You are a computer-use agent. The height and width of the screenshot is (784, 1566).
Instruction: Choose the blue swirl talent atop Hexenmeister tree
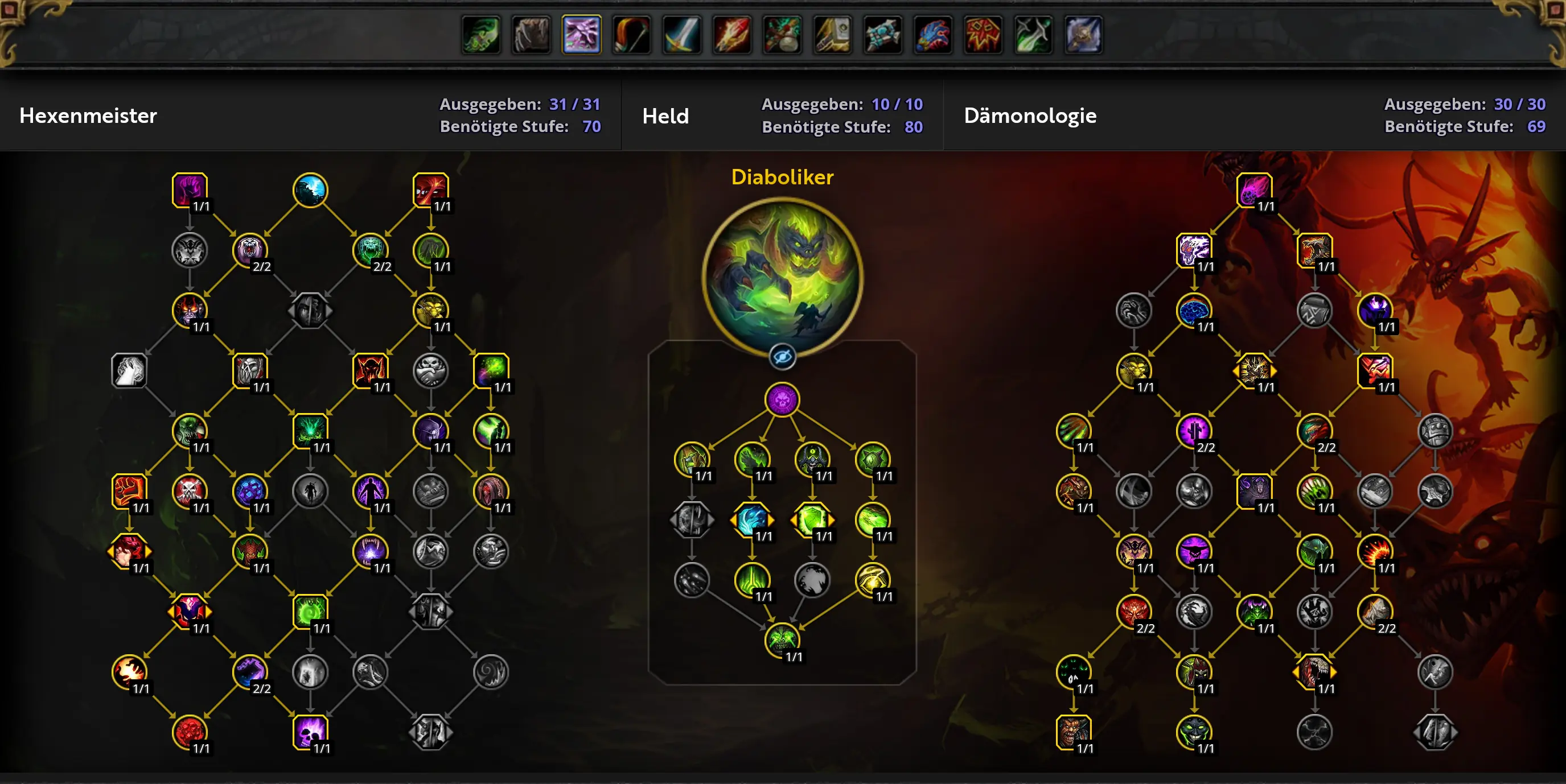click(310, 190)
